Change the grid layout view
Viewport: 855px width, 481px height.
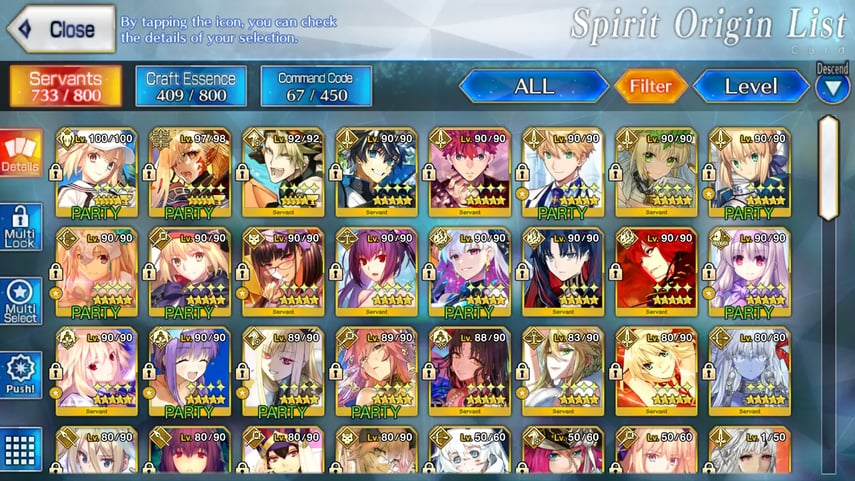(21, 448)
